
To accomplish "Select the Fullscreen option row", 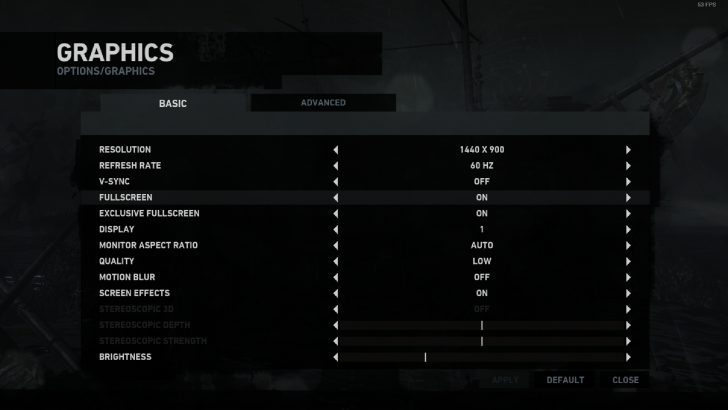I will coord(200,198).
